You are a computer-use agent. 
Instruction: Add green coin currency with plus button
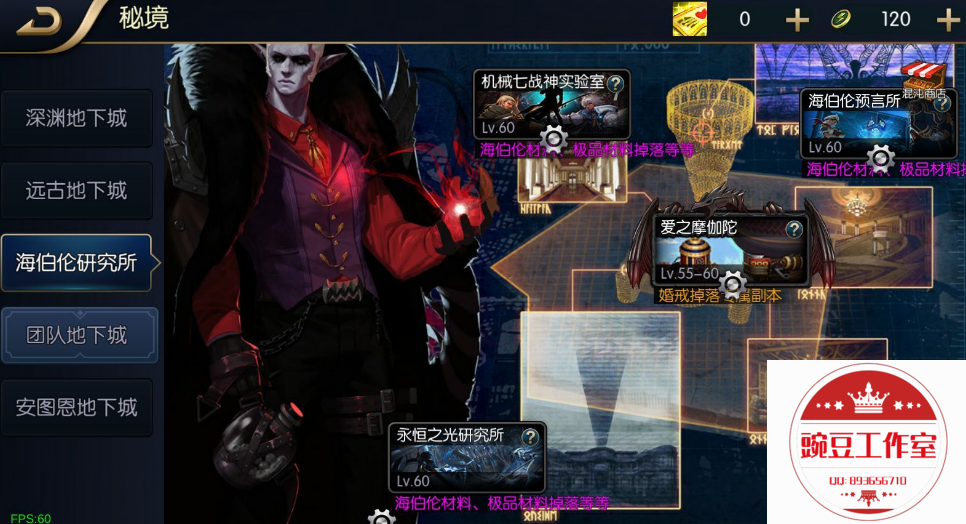[x=947, y=20]
